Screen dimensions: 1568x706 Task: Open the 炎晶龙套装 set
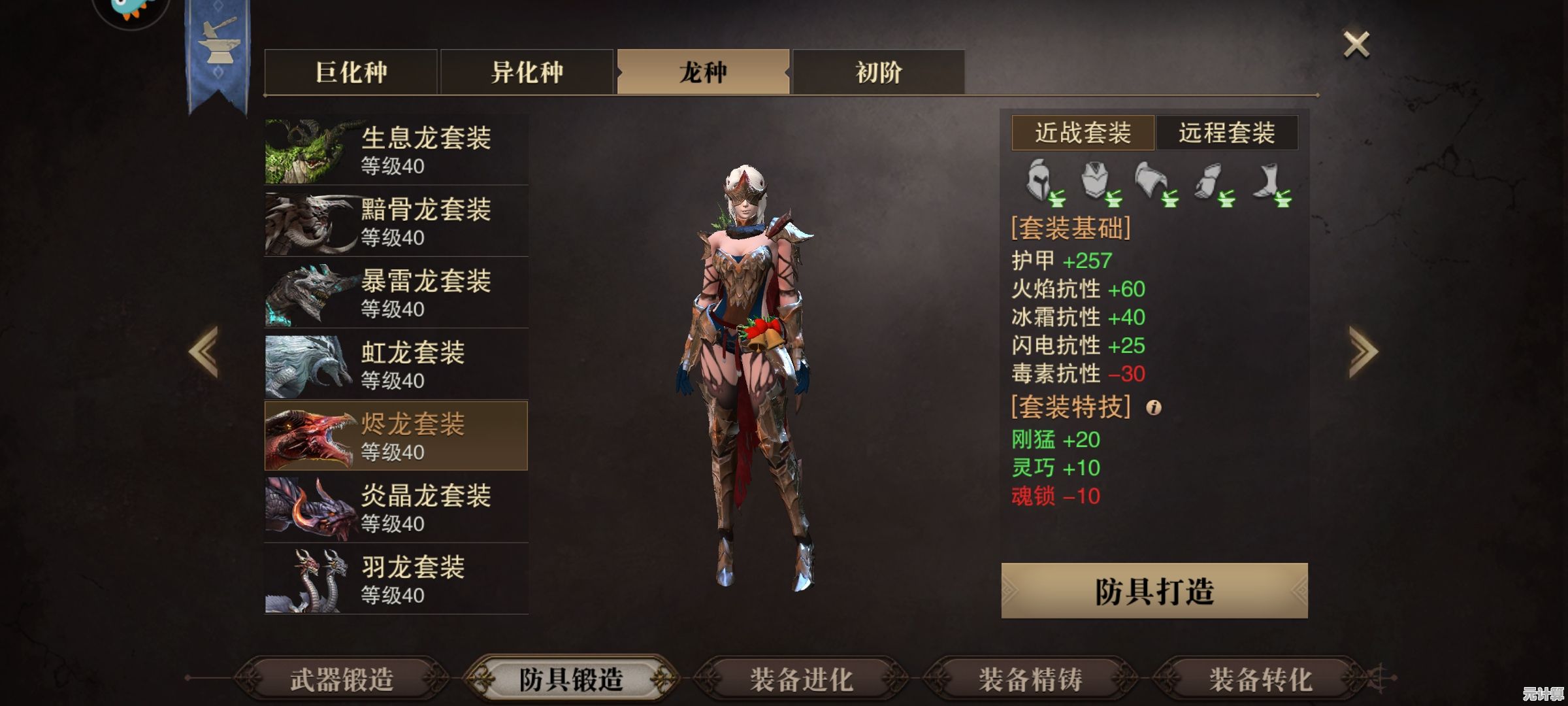(x=396, y=508)
